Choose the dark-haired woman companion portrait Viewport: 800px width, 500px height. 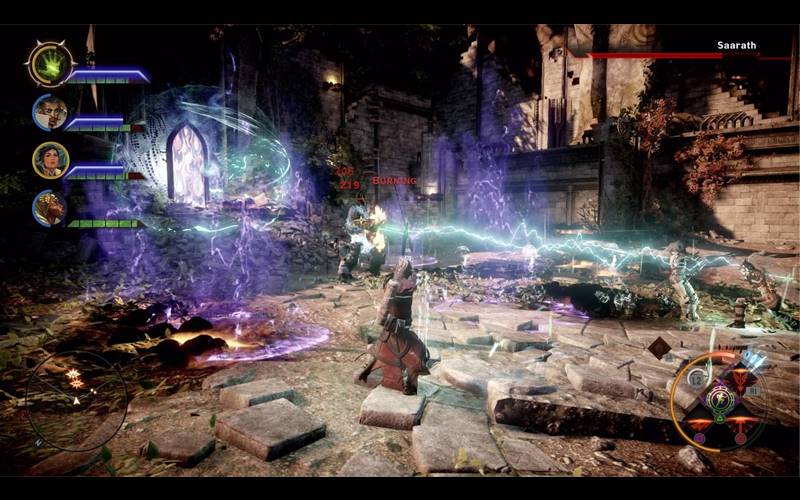(x=49, y=160)
